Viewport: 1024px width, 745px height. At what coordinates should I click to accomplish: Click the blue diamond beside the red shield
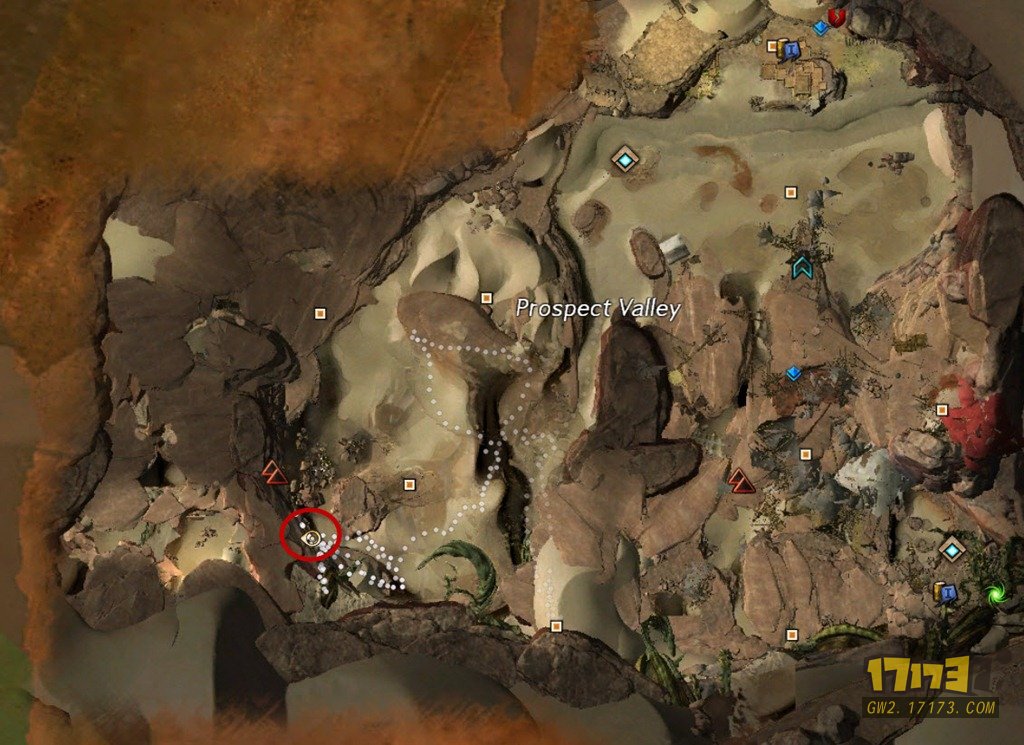(821, 28)
